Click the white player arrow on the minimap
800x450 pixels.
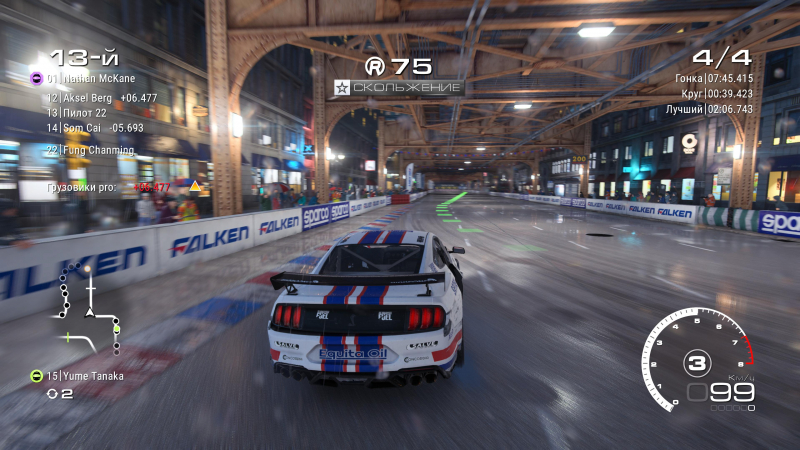click(x=91, y=312)
